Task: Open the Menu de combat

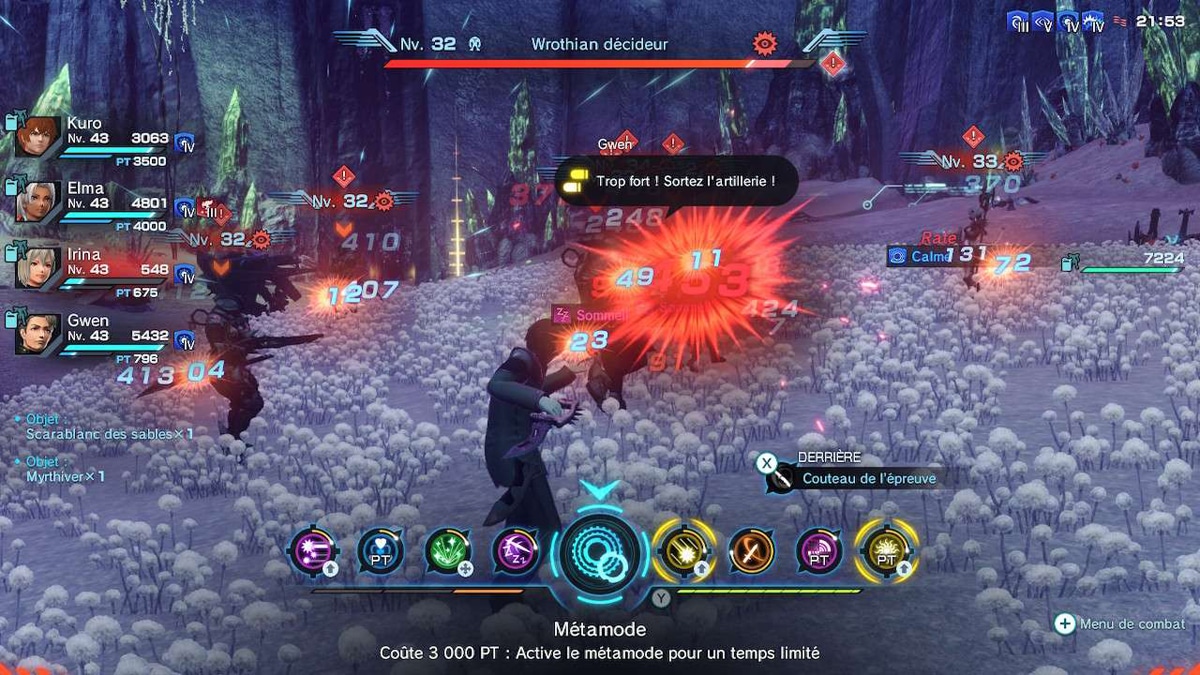Action: (1121, 624)
